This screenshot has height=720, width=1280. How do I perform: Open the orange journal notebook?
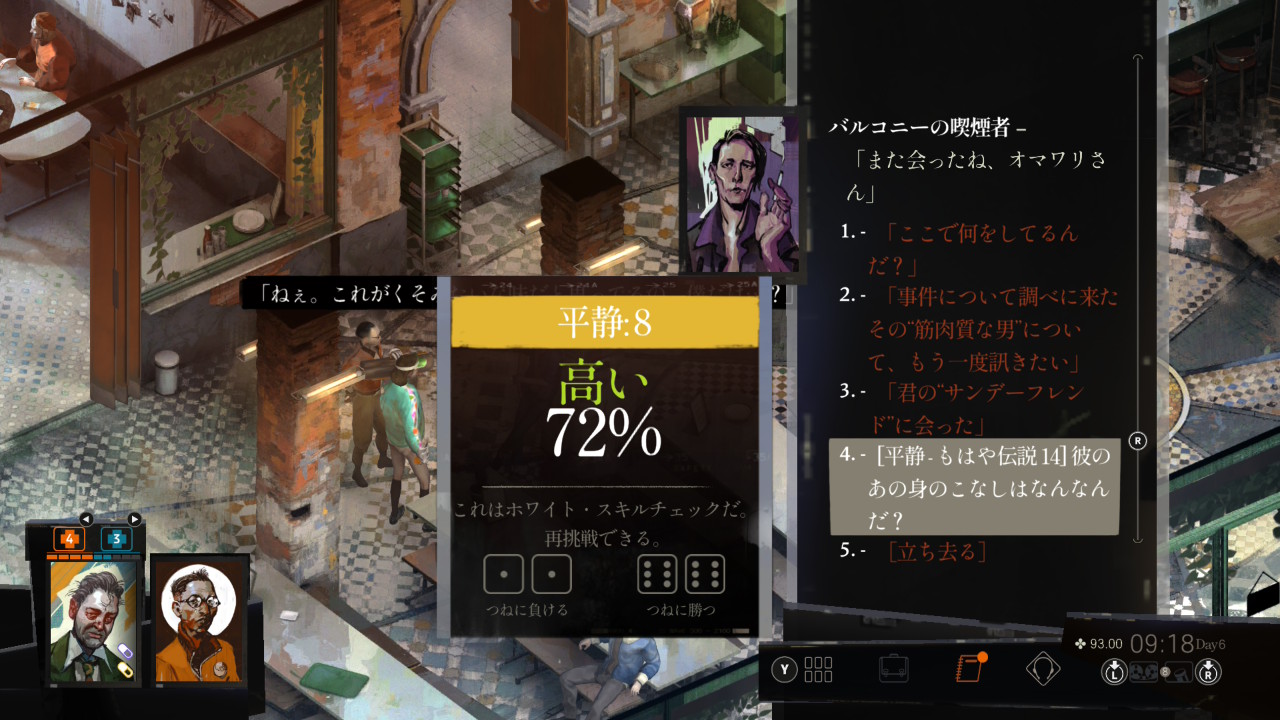click(x=968, y=668)
